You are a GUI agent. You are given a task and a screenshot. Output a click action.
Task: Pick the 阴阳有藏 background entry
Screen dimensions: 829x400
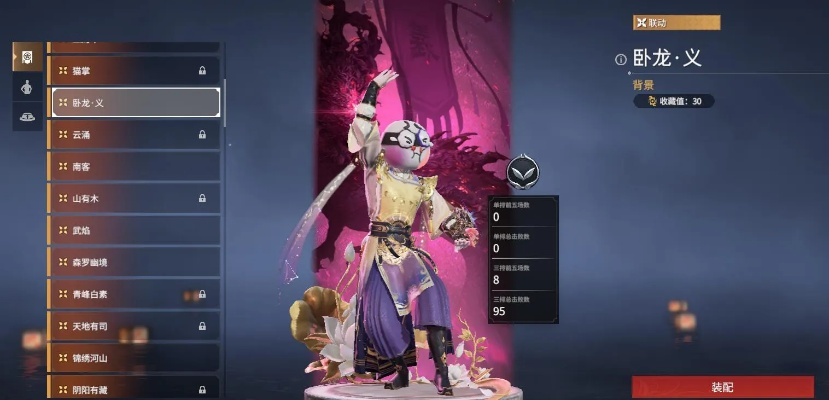[134, 389]
